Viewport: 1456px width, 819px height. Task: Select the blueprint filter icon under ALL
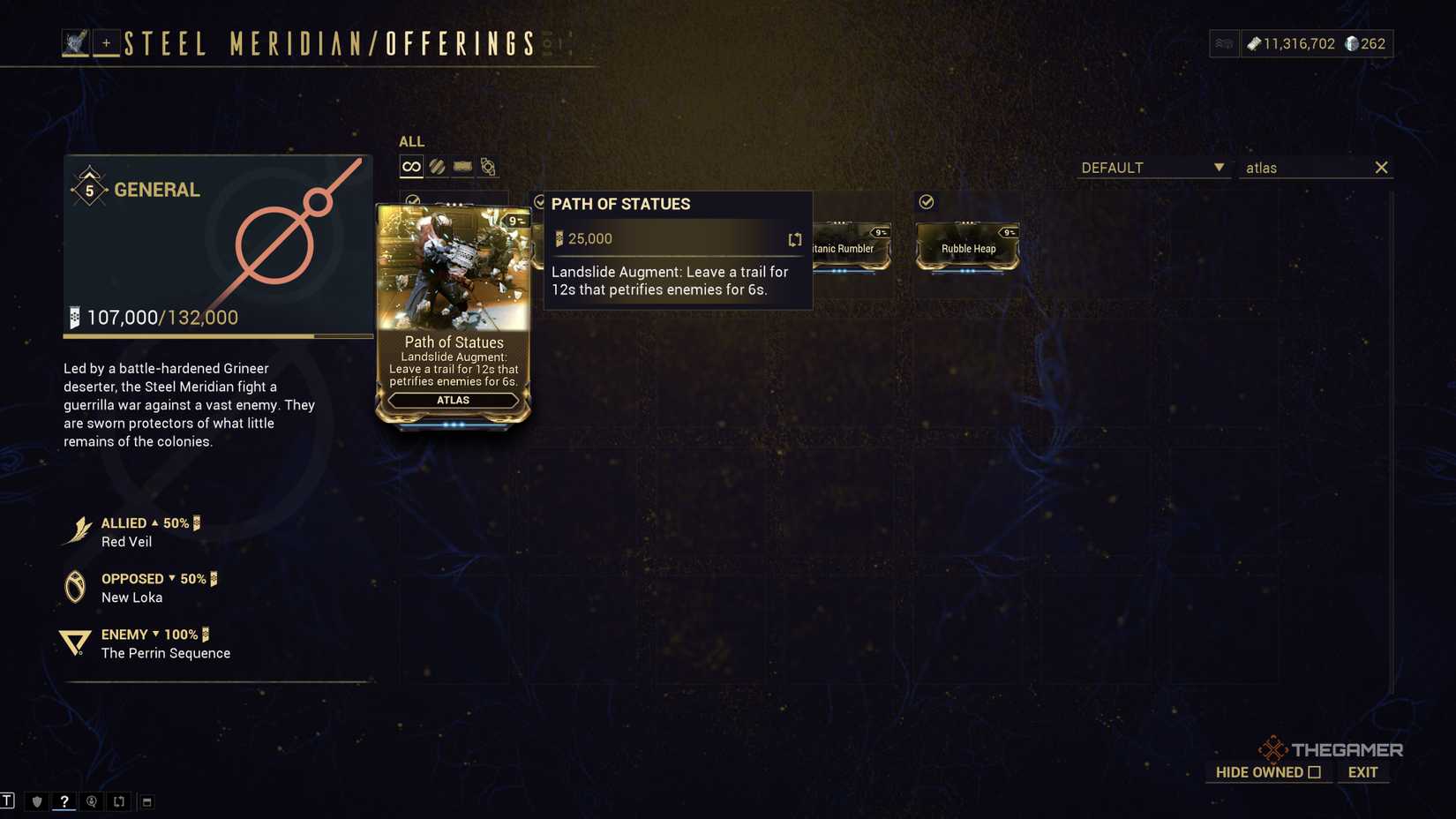tap(462, 166)
